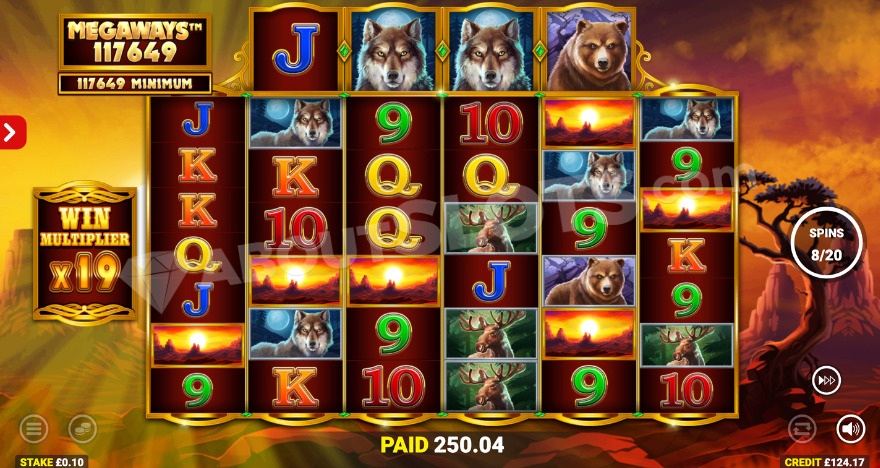Toggle the sound speaker button
880x468 pixels.
(x=850, y=429)
